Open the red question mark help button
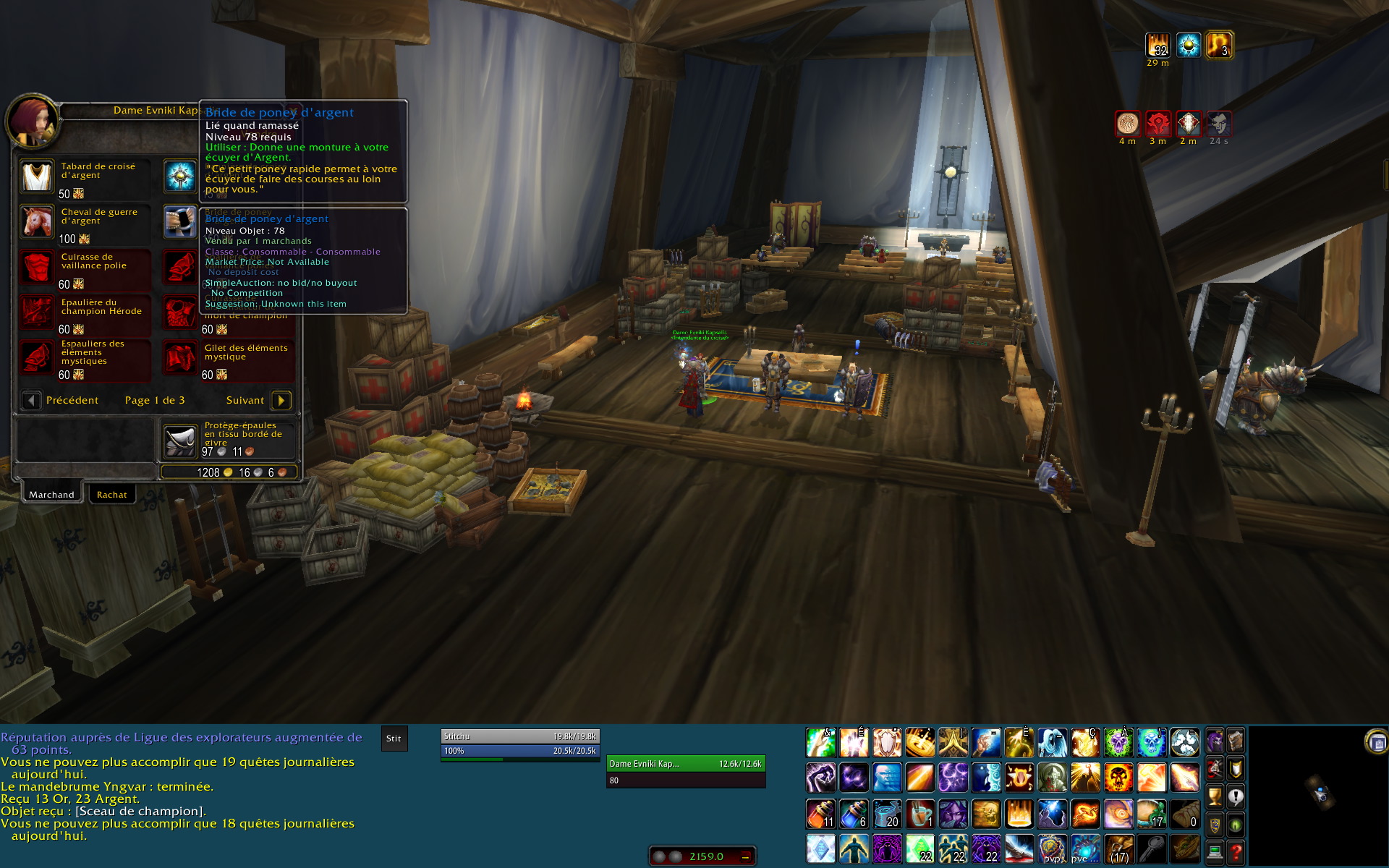This screenshot has width=1389, height=868. point(1236,852)
